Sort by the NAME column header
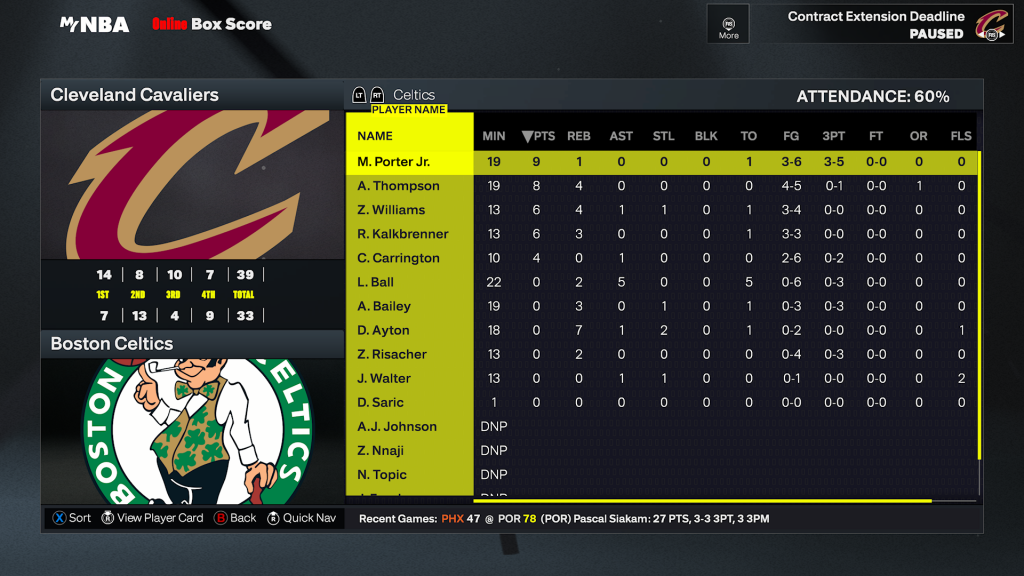 [x=375, y=136]
